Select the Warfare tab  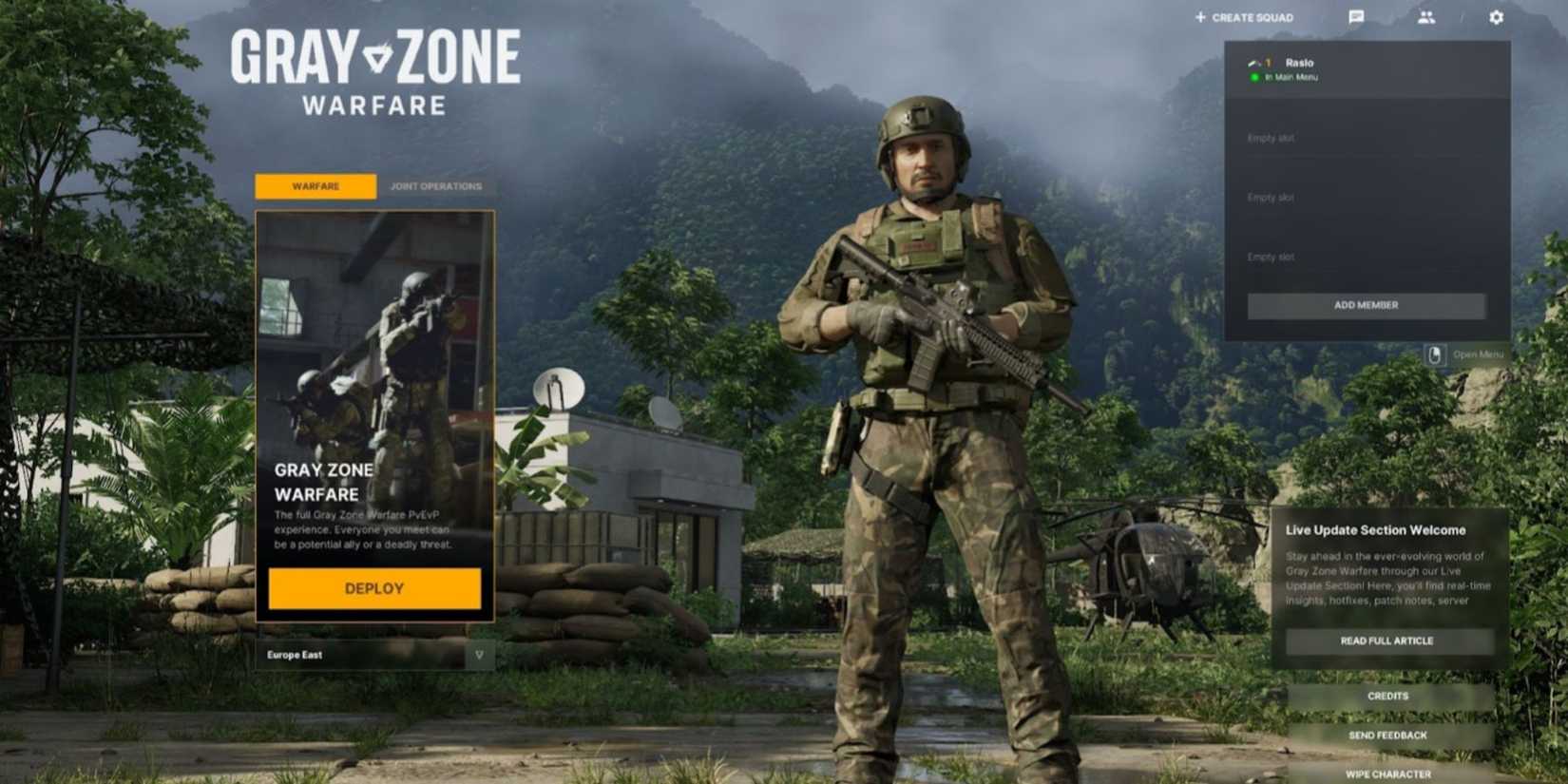315,186
